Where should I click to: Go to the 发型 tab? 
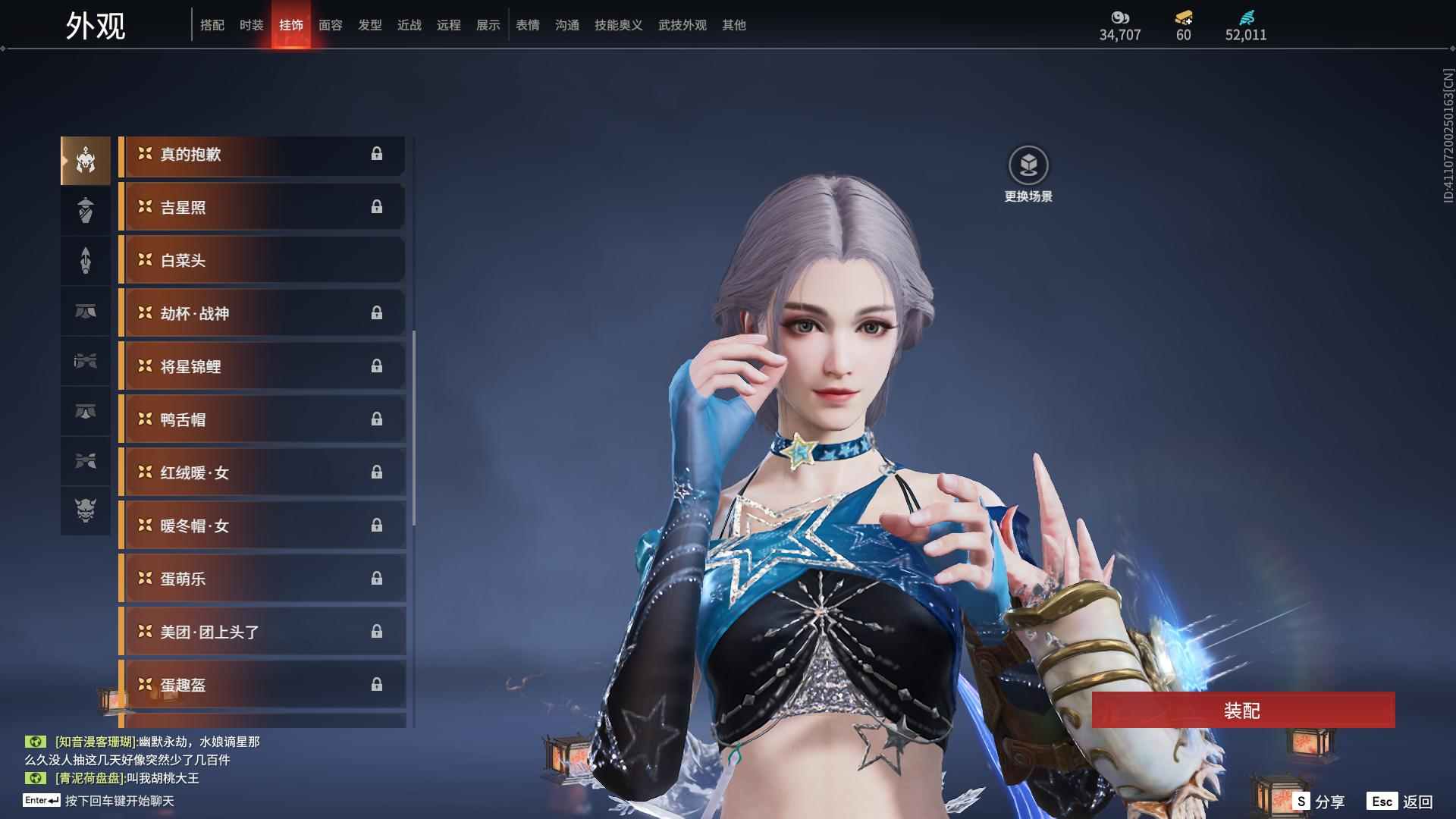[370, 25]
